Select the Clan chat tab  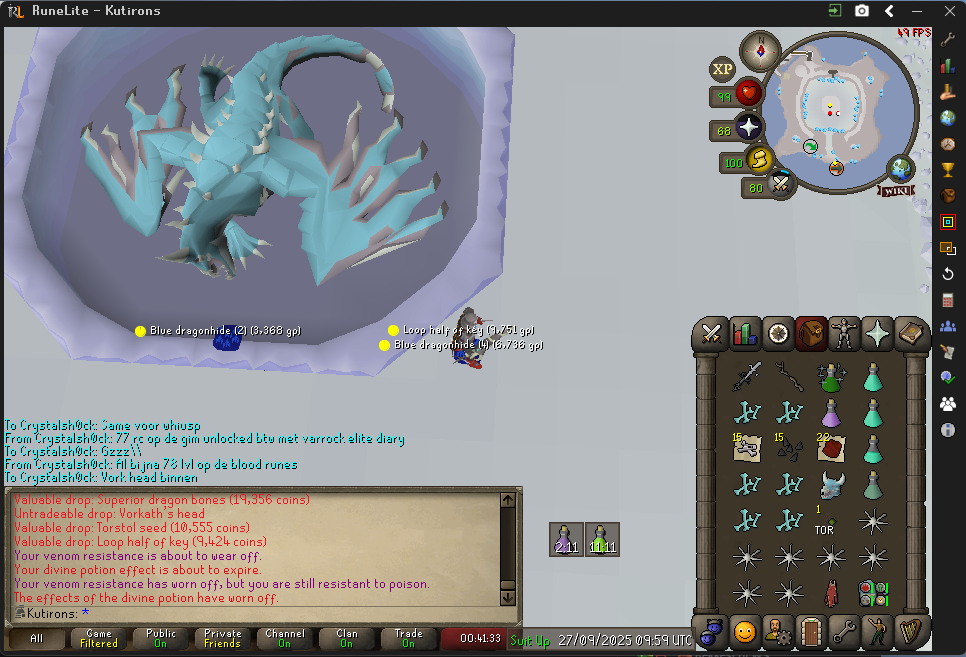[x=346, y=638]
